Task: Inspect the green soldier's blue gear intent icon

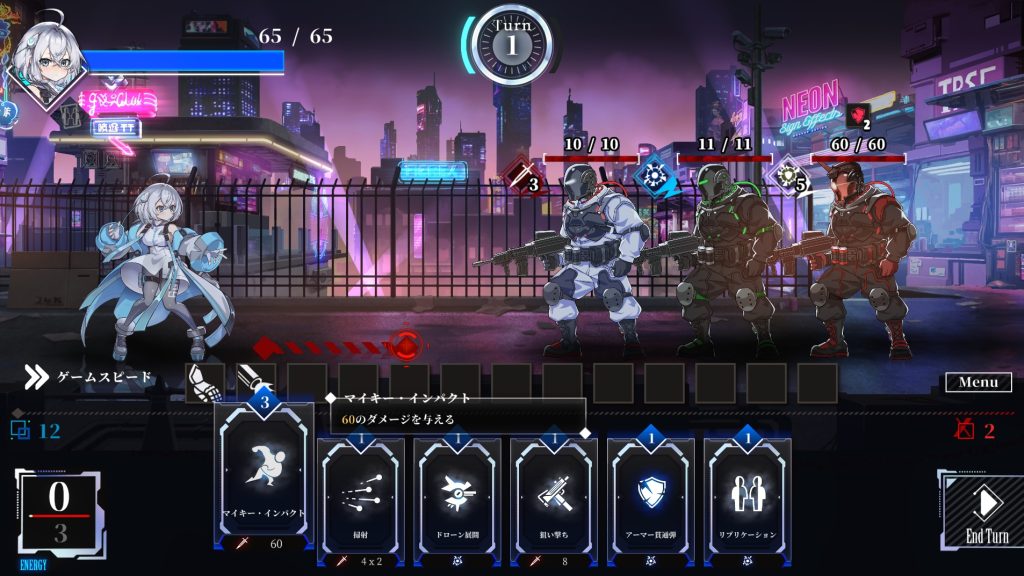Action: point(654,174)
